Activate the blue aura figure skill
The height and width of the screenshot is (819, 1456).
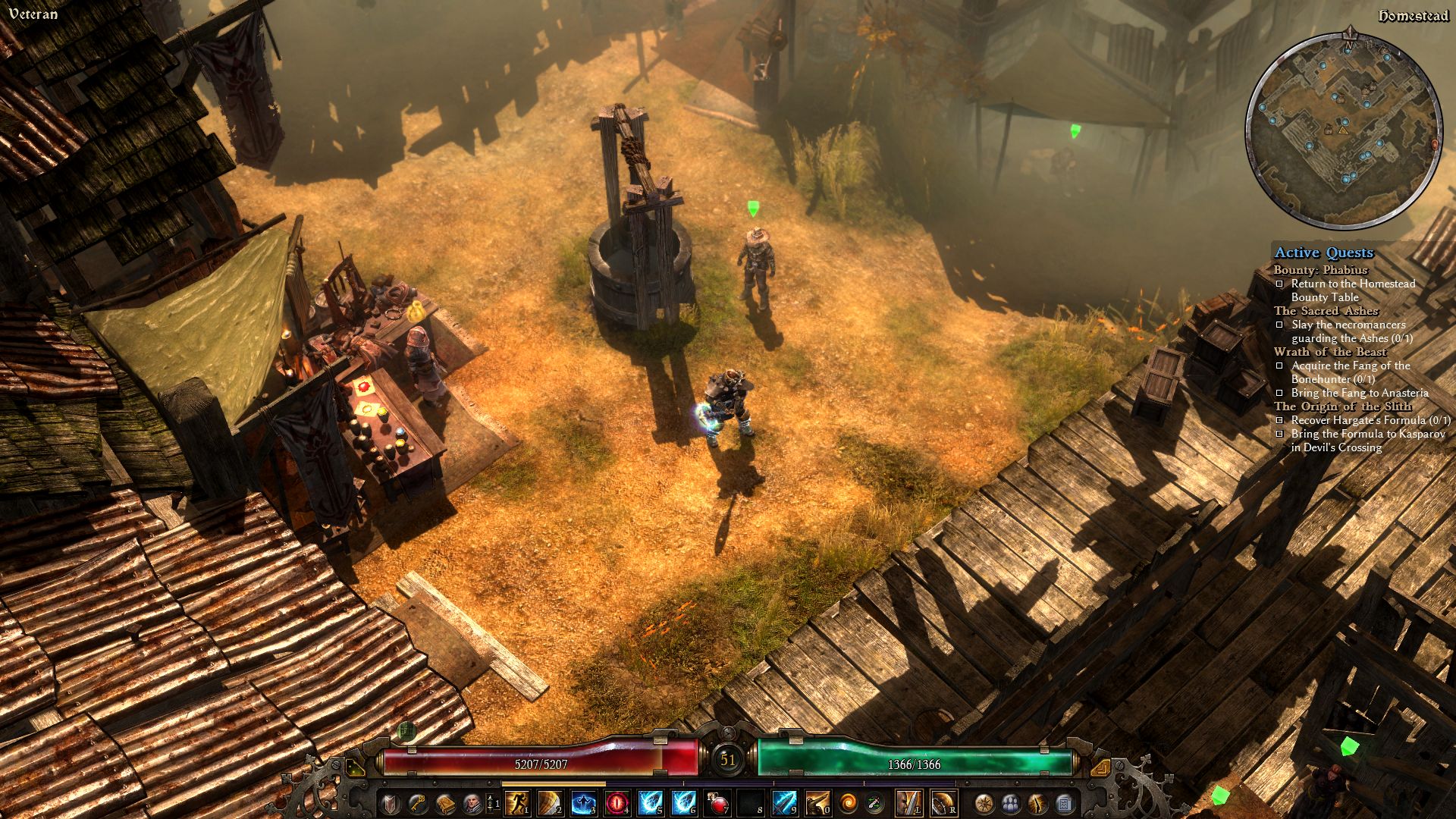pyautogui.click(x=583, y=802)
